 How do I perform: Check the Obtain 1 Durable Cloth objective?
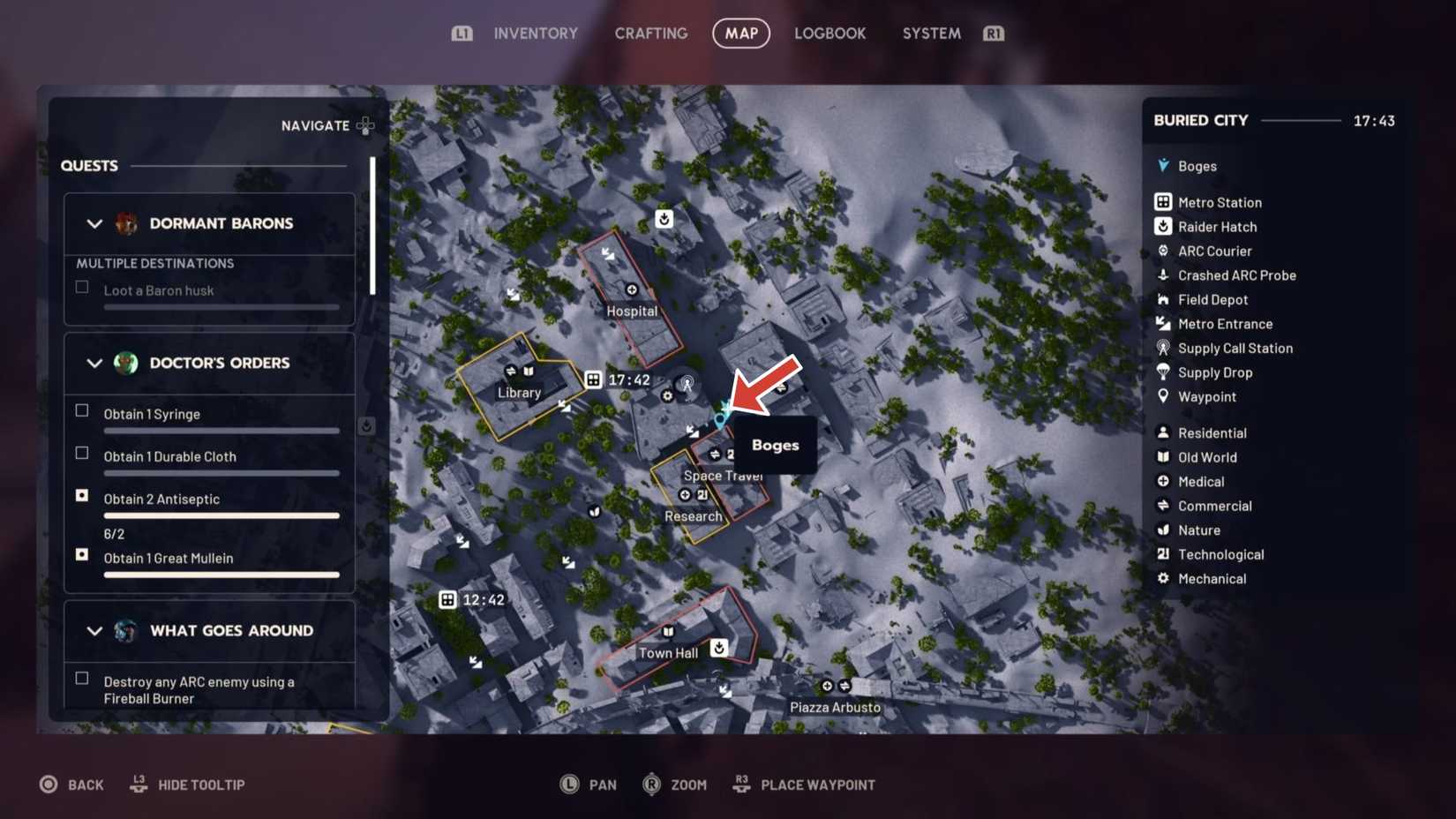tap(81, 453)
